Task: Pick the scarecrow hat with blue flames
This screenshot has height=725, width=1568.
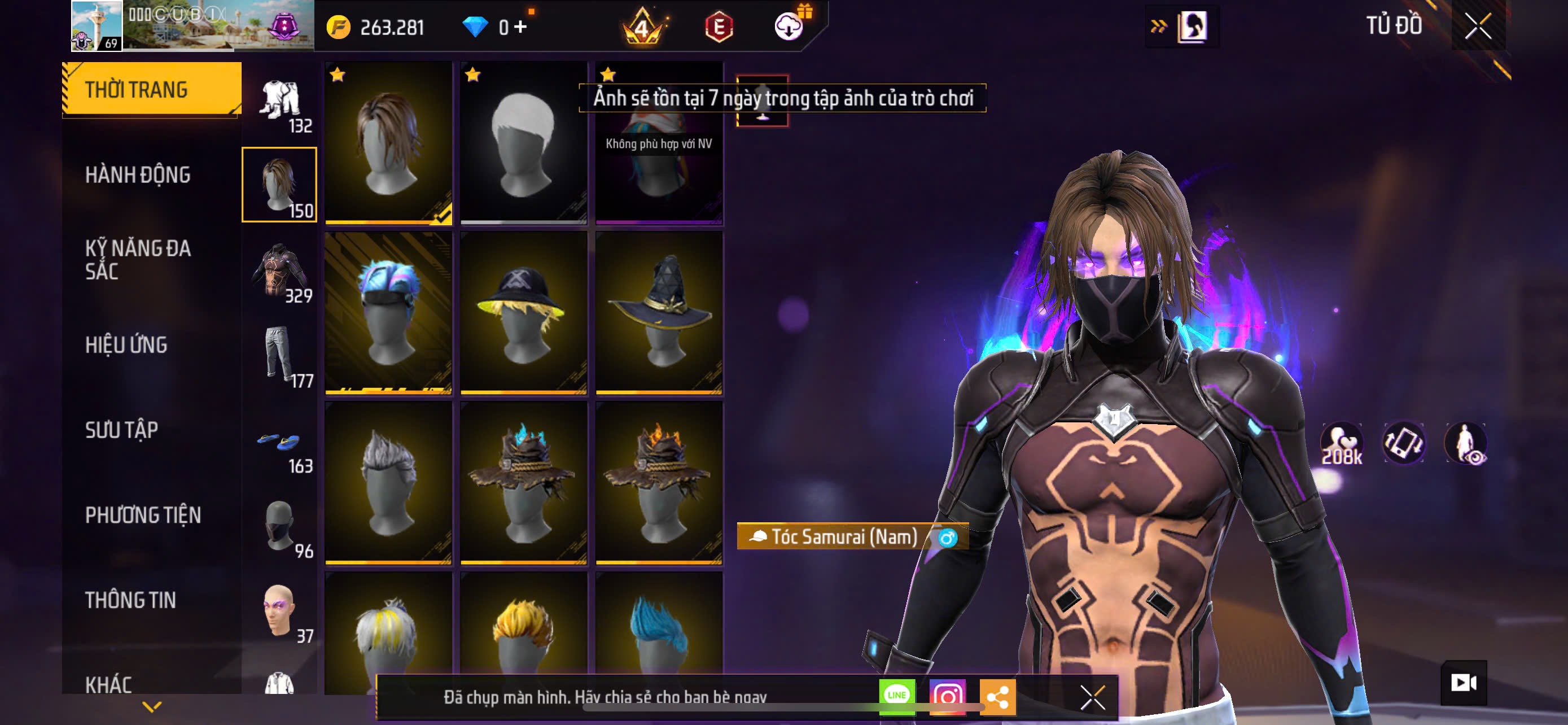Action: [523, 482]
